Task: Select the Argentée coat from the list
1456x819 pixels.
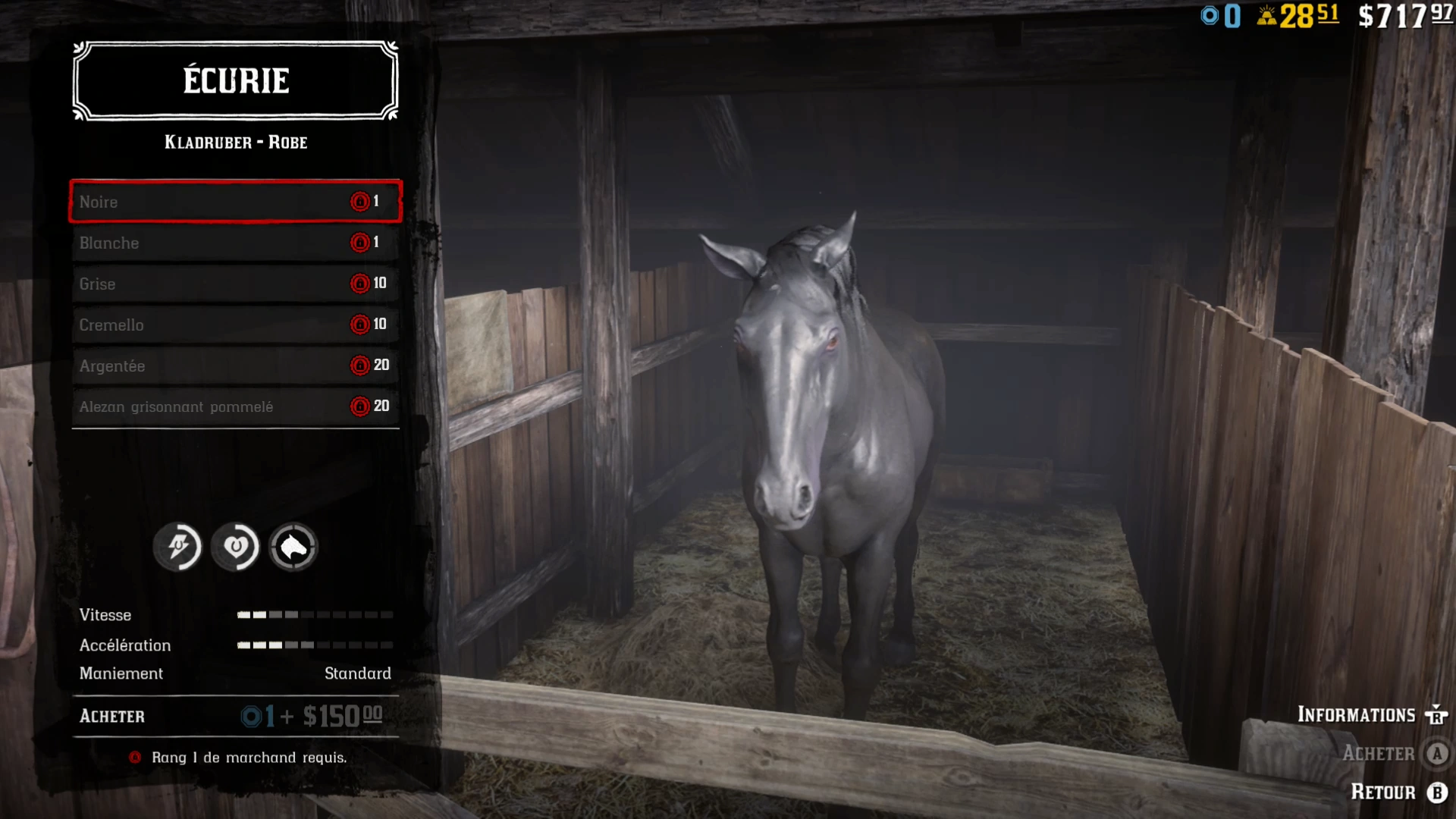Action: click(x=235, y=366)
